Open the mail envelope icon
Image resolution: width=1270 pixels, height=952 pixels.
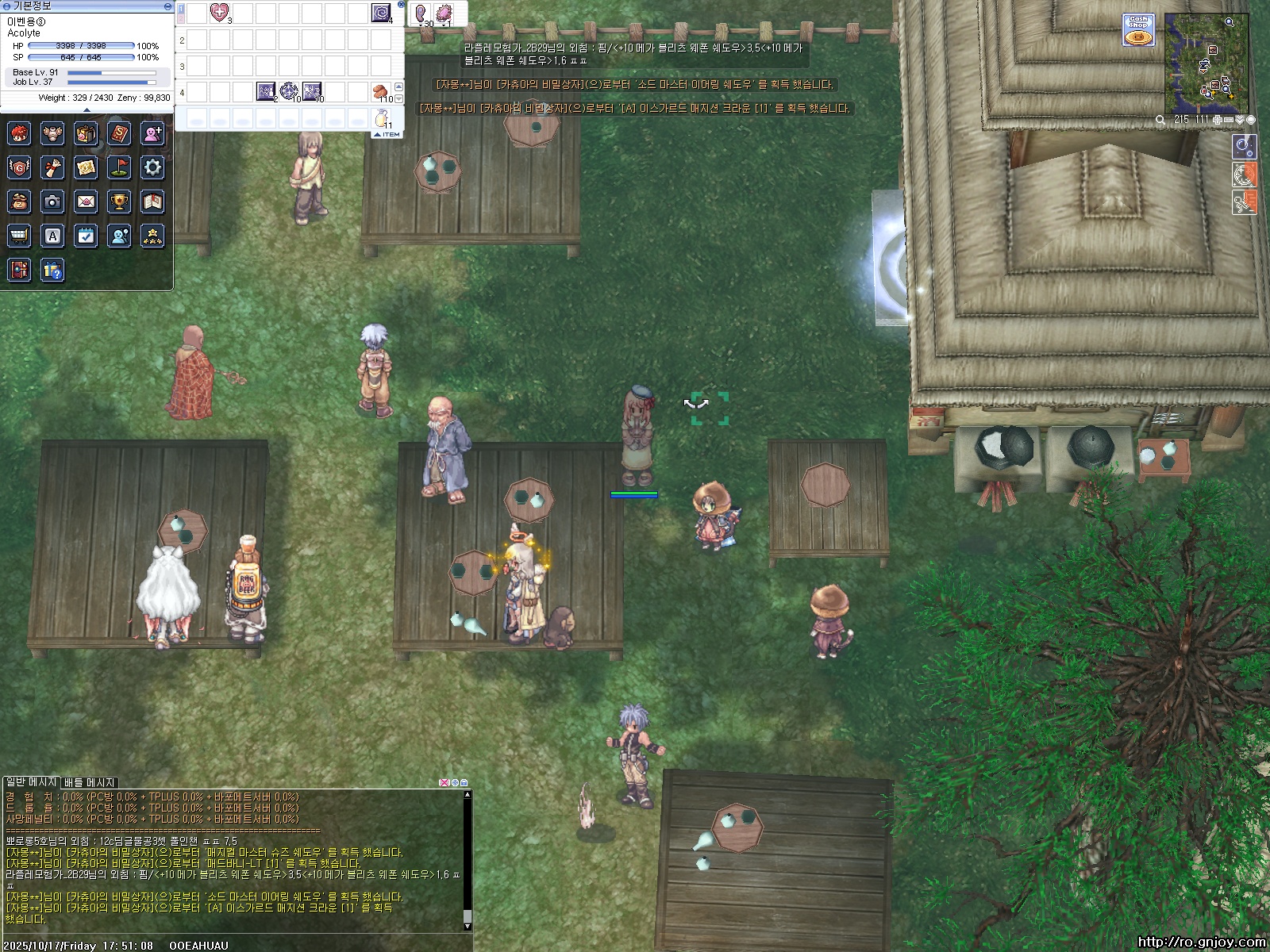coord(86,202)
